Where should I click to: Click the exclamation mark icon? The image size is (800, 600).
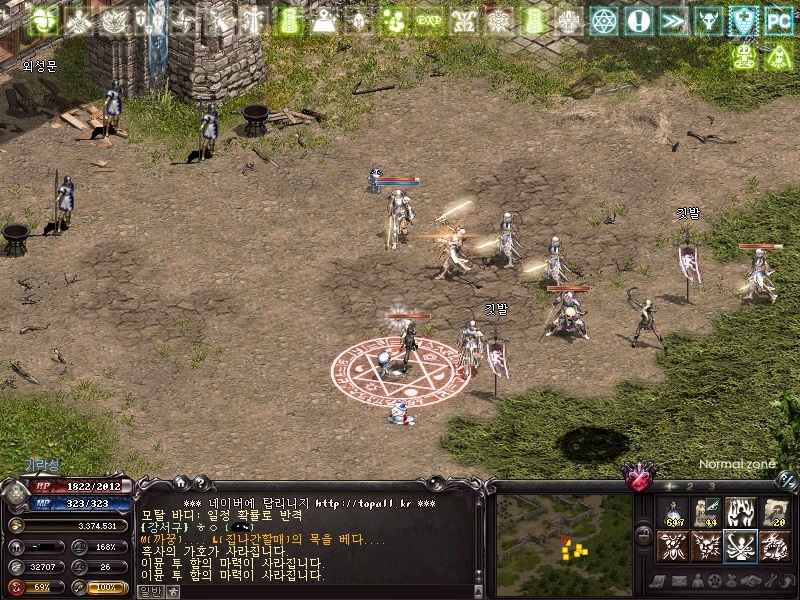(x=639, y=20)
